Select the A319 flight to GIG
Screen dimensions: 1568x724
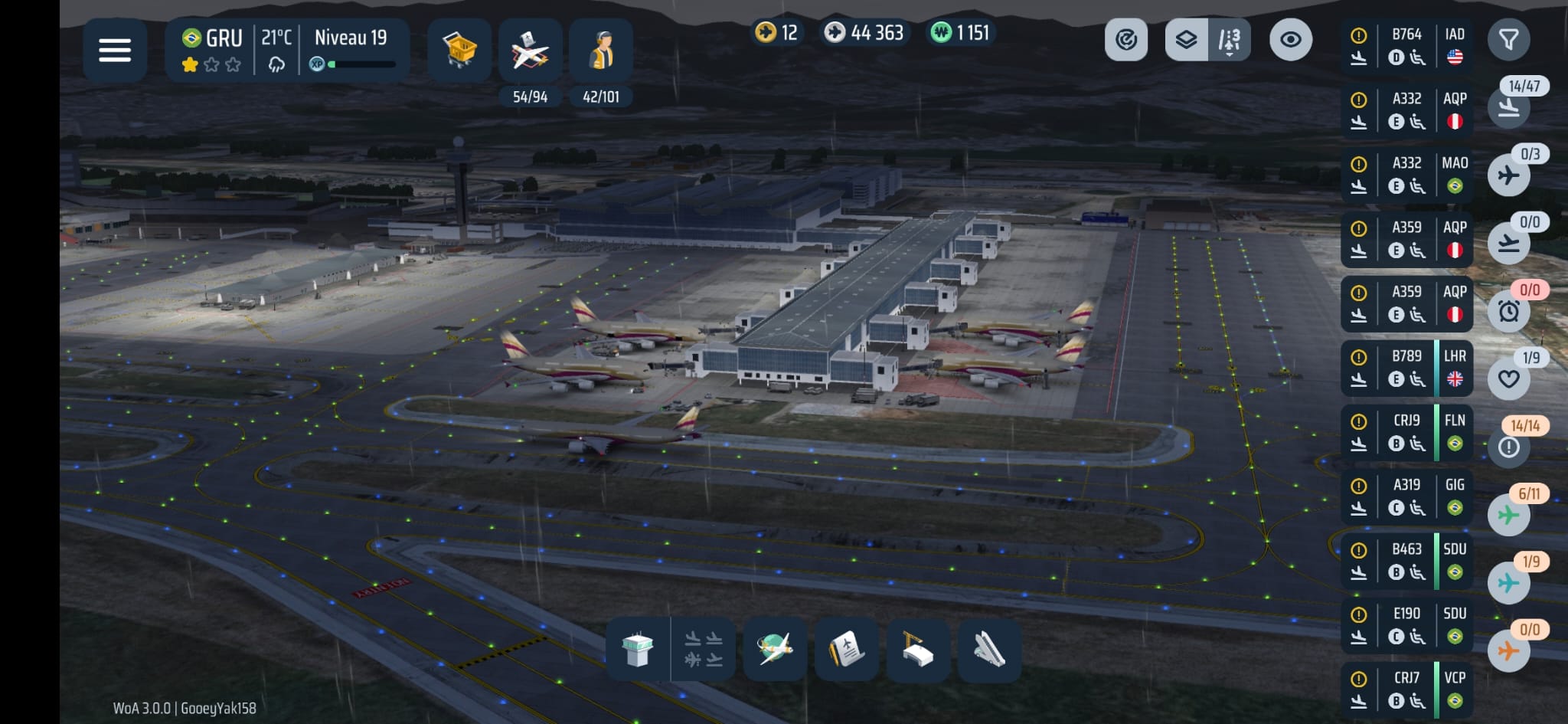(x=1406, y=496)
